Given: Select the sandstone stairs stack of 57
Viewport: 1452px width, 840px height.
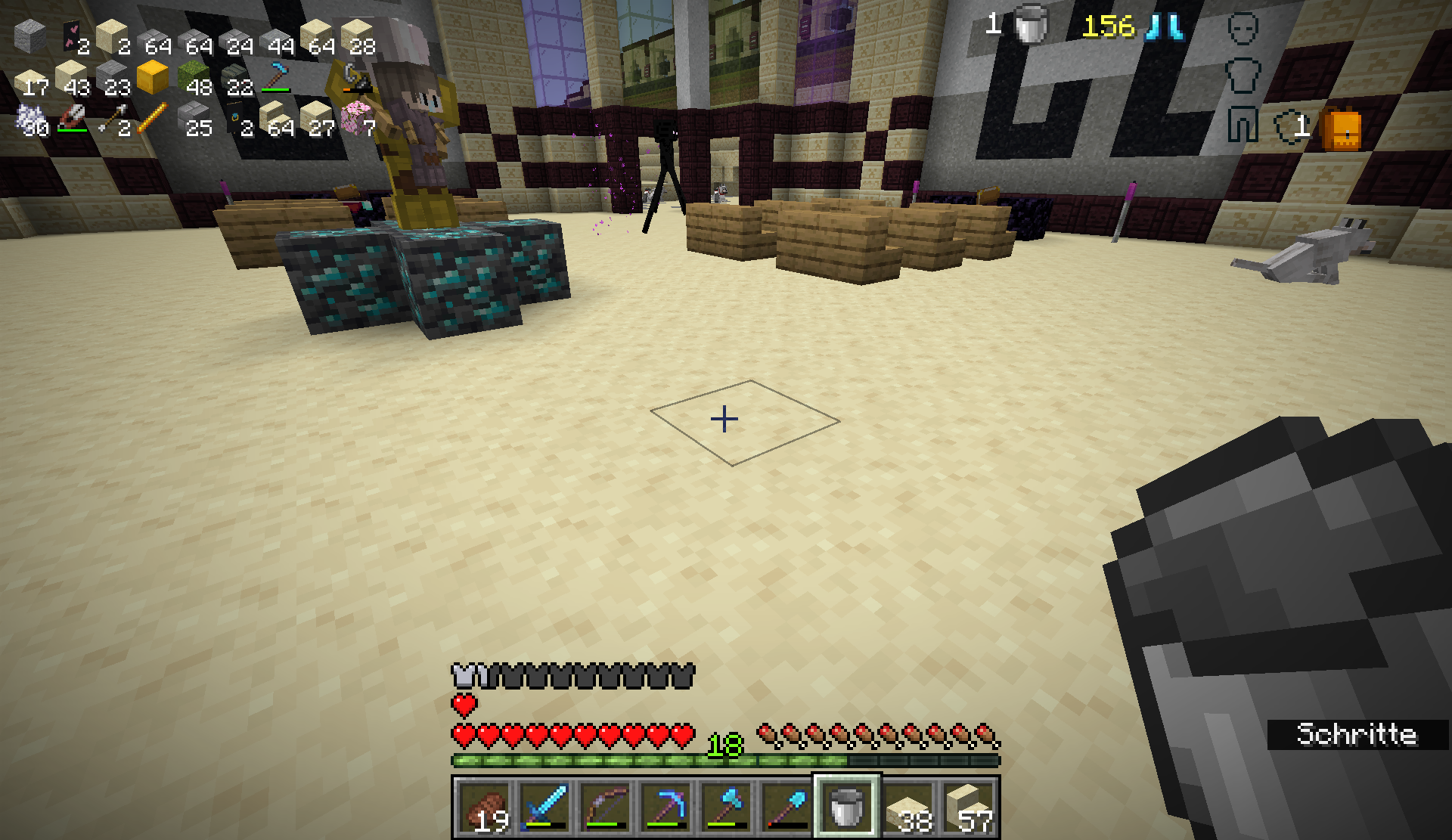Looking at the screenshot, I should (968, 807).
